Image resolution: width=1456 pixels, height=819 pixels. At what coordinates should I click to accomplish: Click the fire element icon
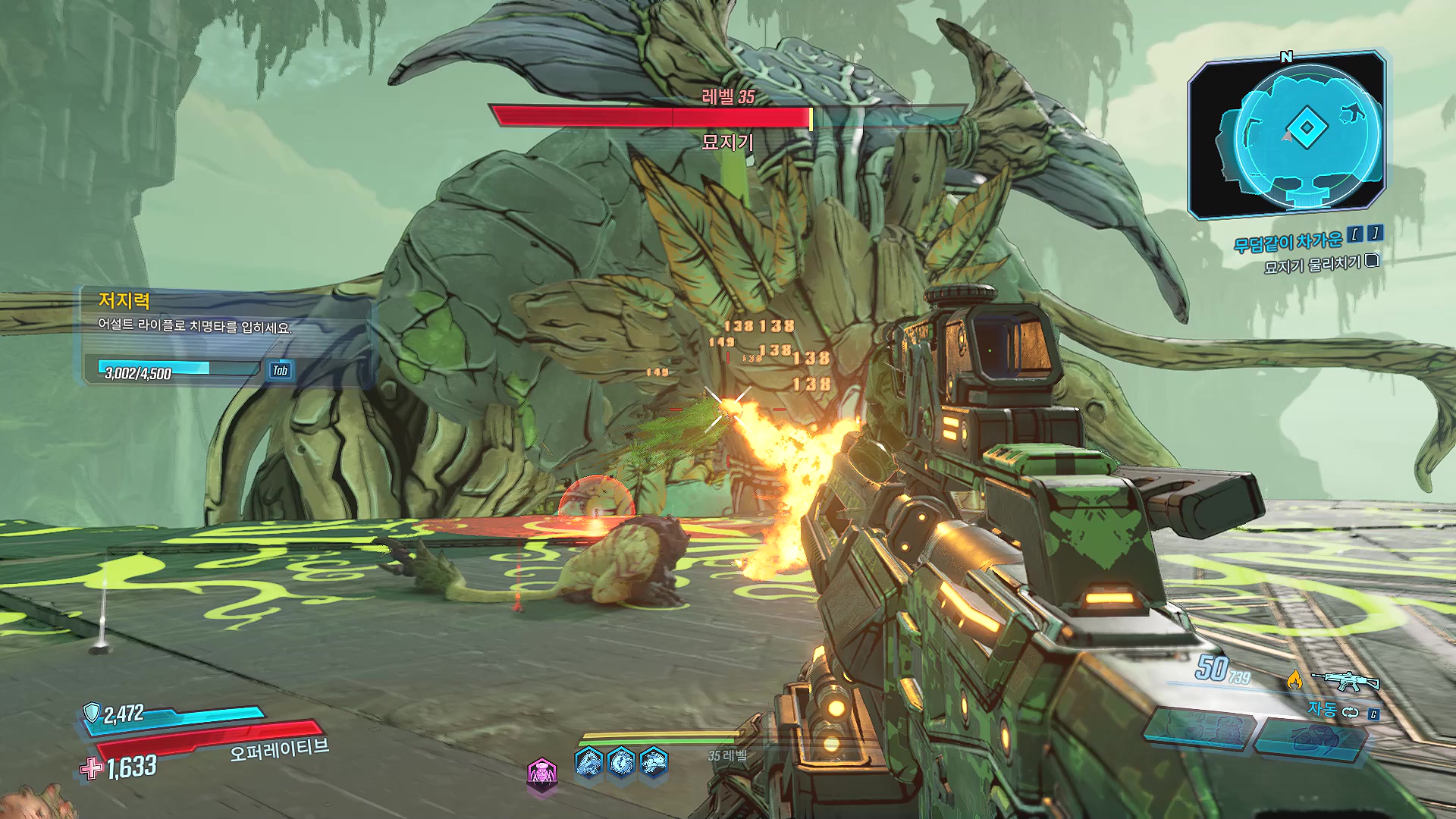tap(1294, 680)
